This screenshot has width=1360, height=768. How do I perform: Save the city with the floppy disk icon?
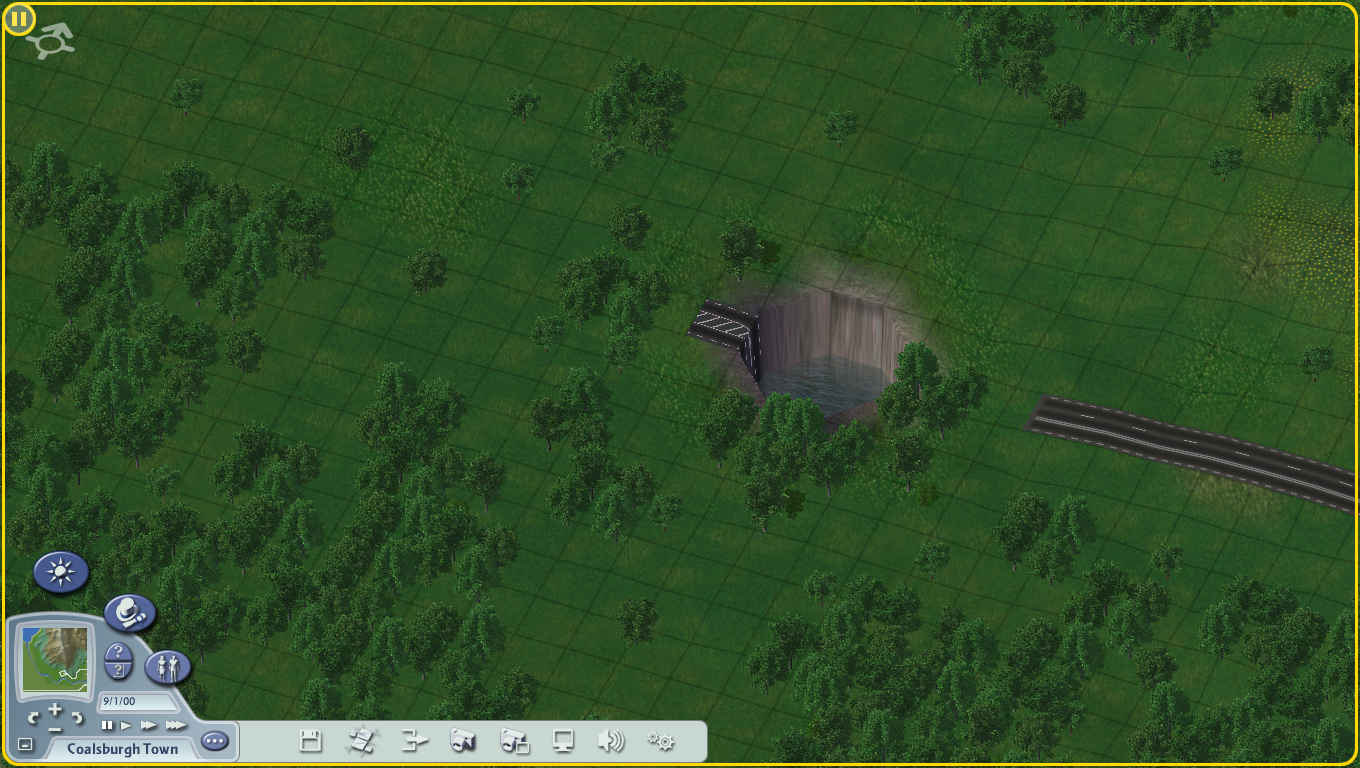click(x=311, y=741)
